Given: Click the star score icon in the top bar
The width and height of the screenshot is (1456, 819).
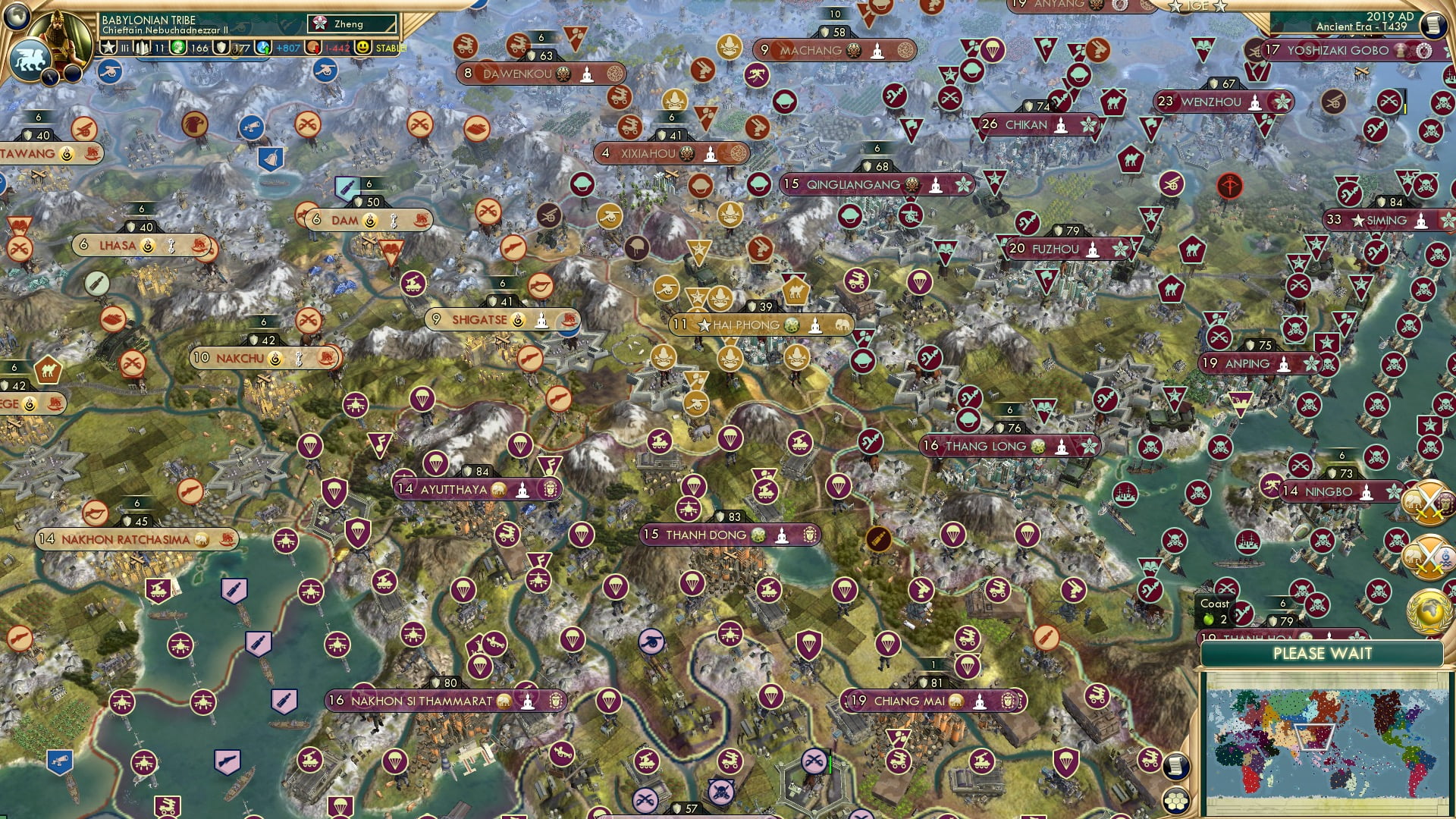Looking at the screenshot, I should [108, 47].
